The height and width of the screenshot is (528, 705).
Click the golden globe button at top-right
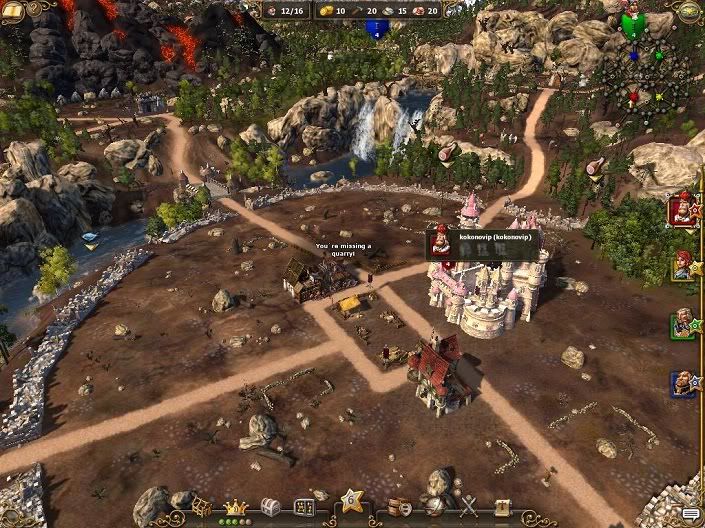(690, 10)
